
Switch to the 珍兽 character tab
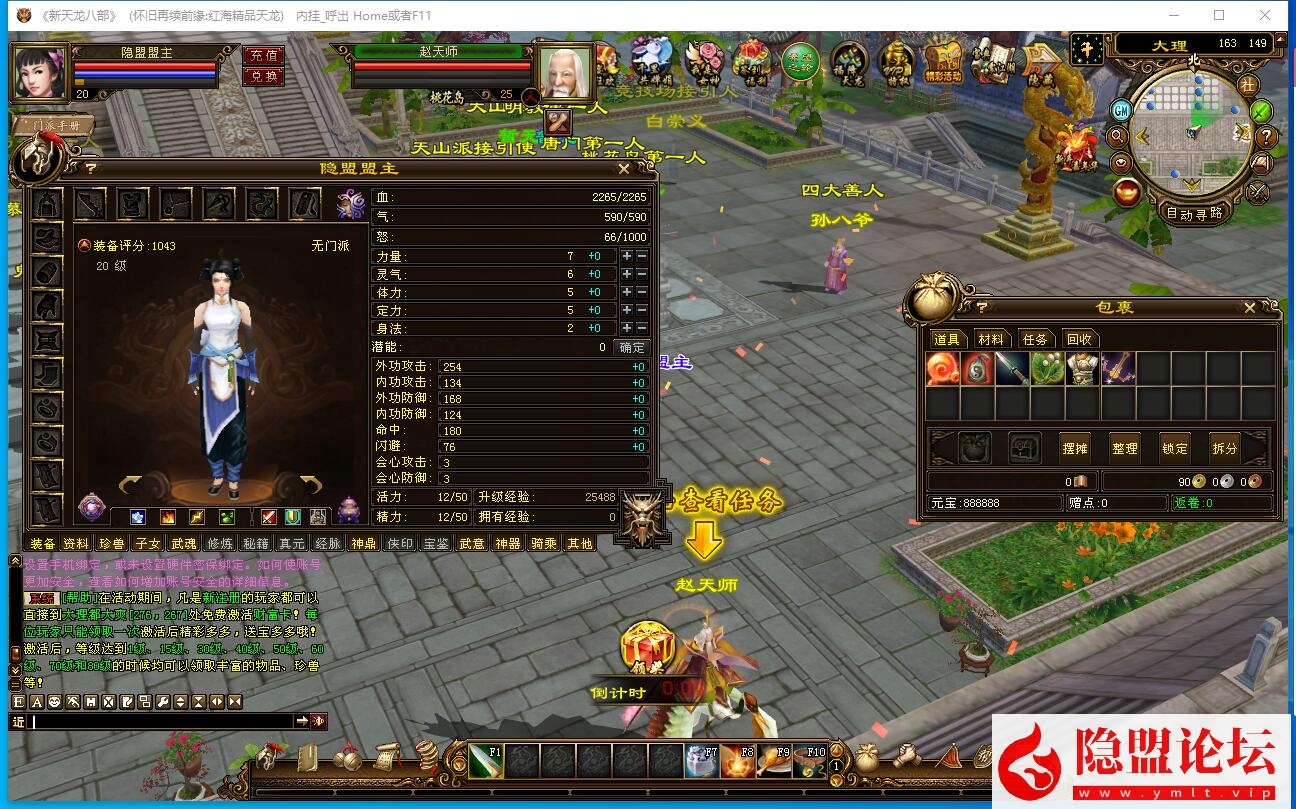click(110, 543)
